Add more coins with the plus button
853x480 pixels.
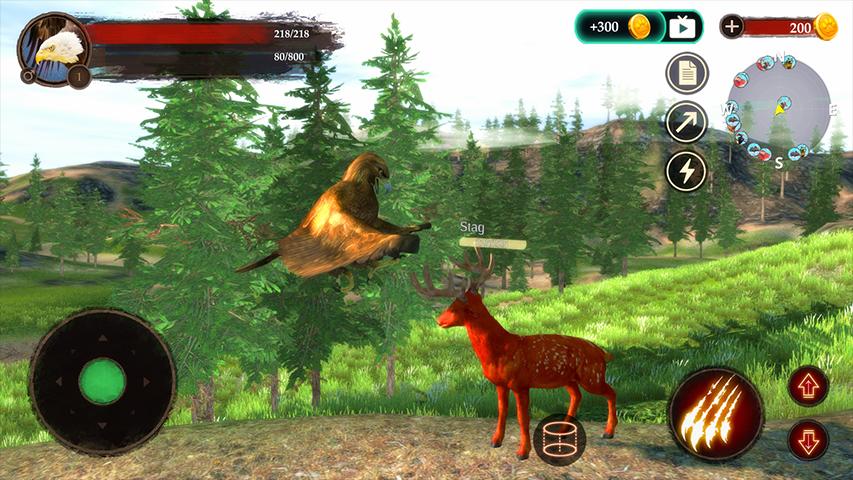(x=732, y=27)
